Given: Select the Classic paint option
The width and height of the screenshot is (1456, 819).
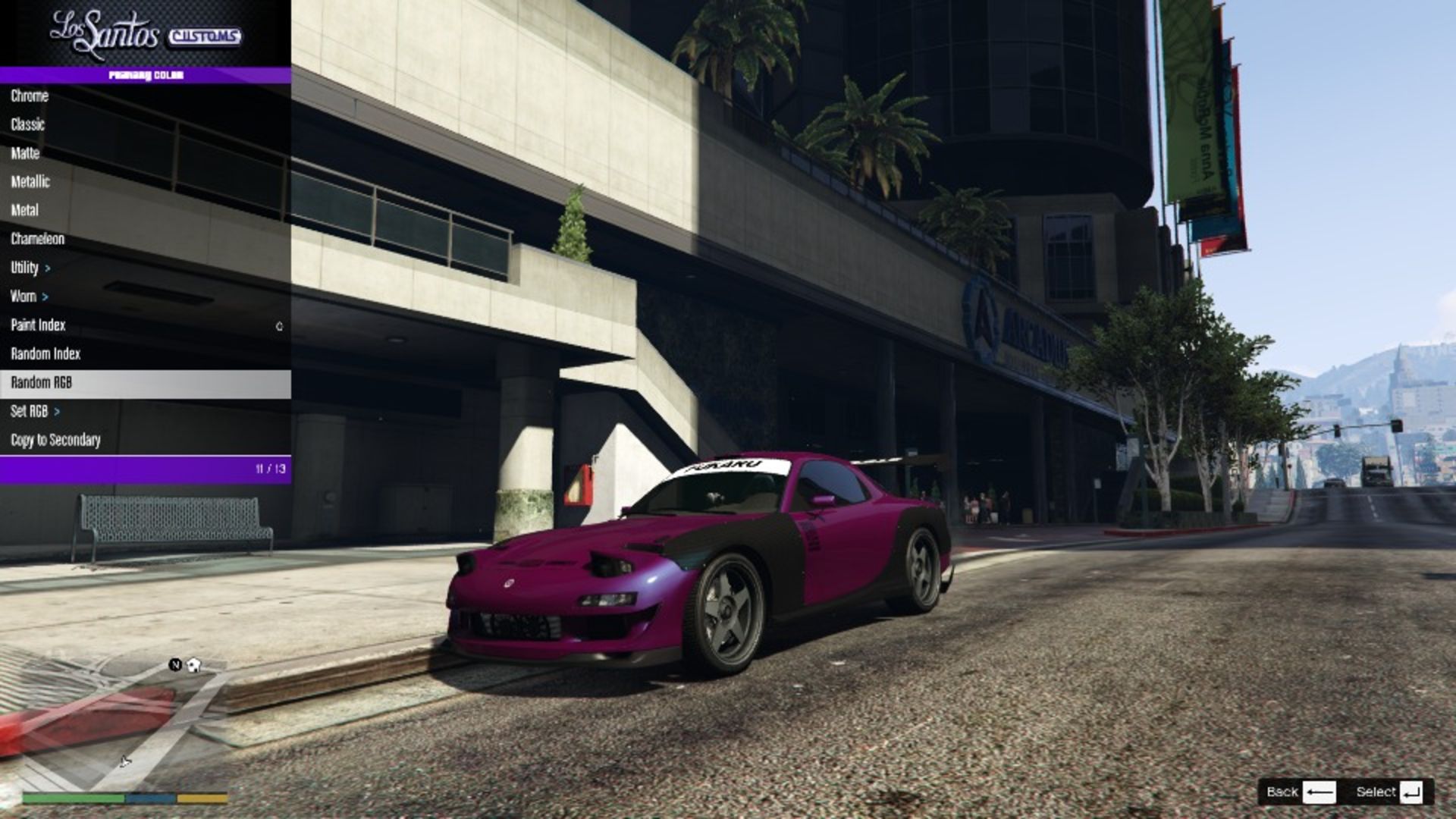Looking at the screenshot, I should [x=27, y=125].
